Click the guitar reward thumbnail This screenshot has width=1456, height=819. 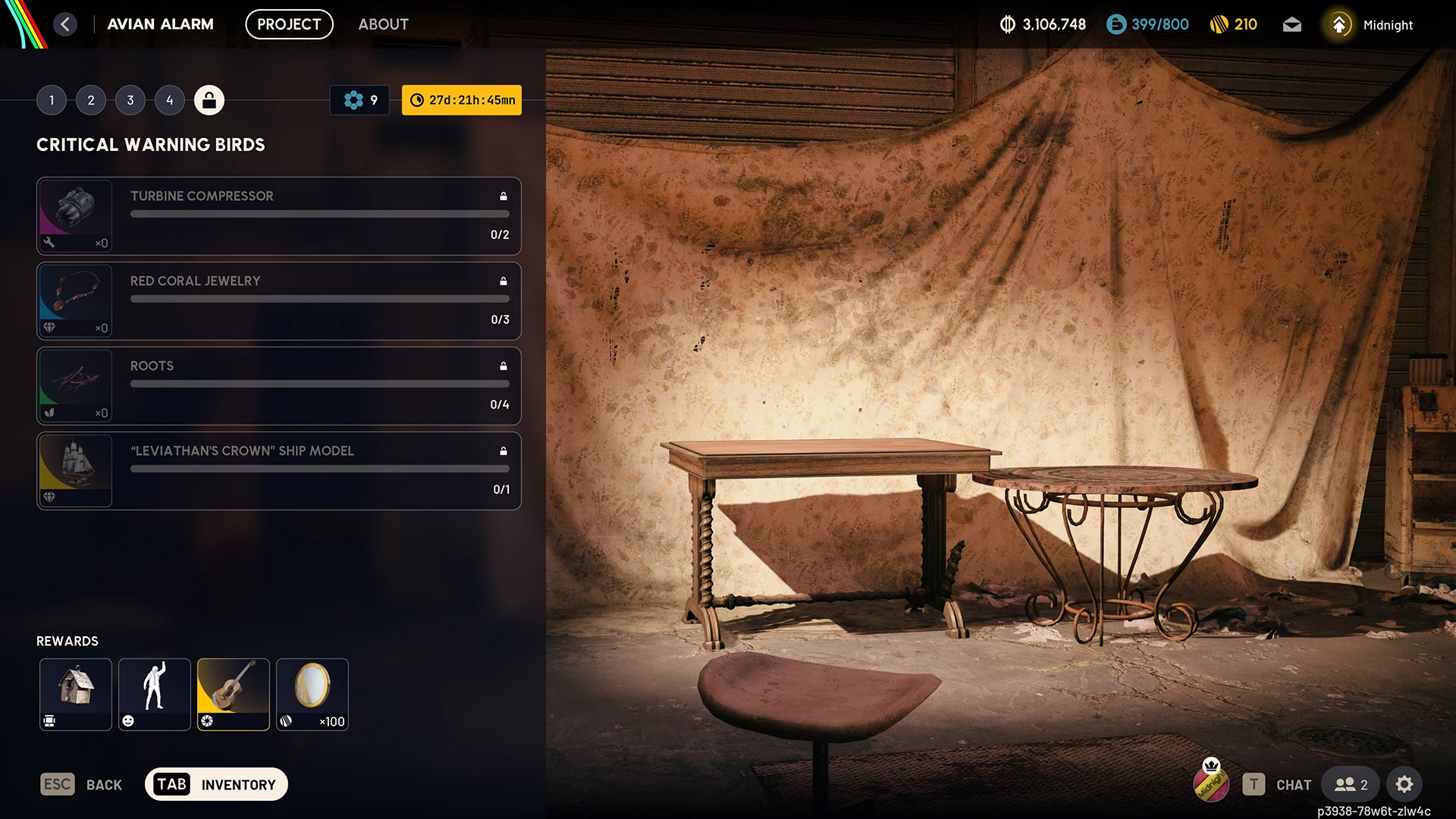tap(233, 694)
